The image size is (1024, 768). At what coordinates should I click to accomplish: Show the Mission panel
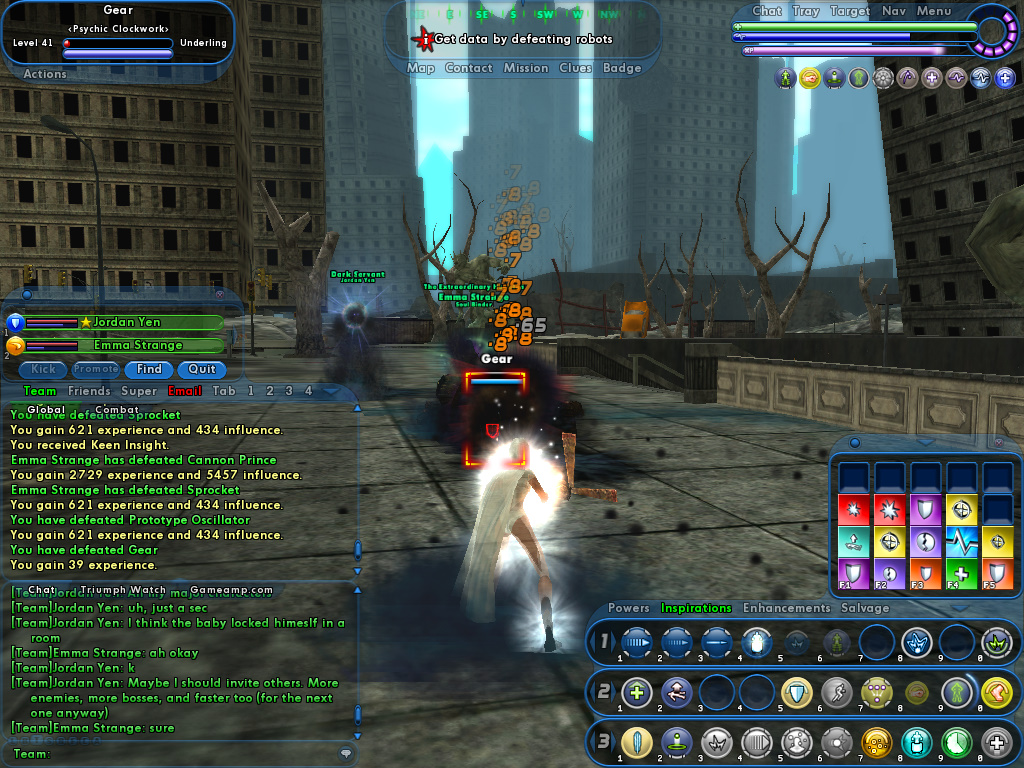coord(526,68)
